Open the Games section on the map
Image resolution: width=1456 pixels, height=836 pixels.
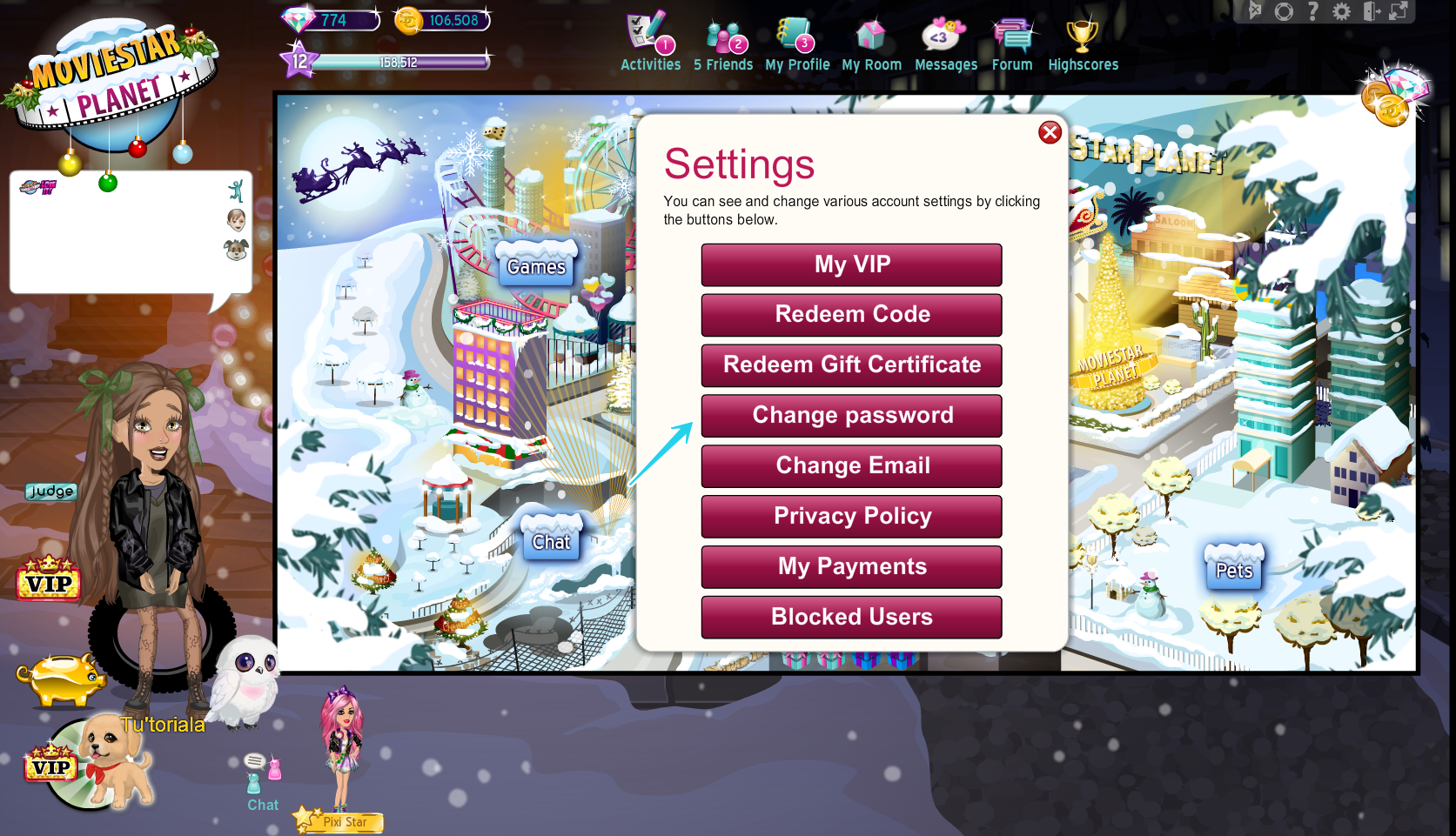[536, 266]
